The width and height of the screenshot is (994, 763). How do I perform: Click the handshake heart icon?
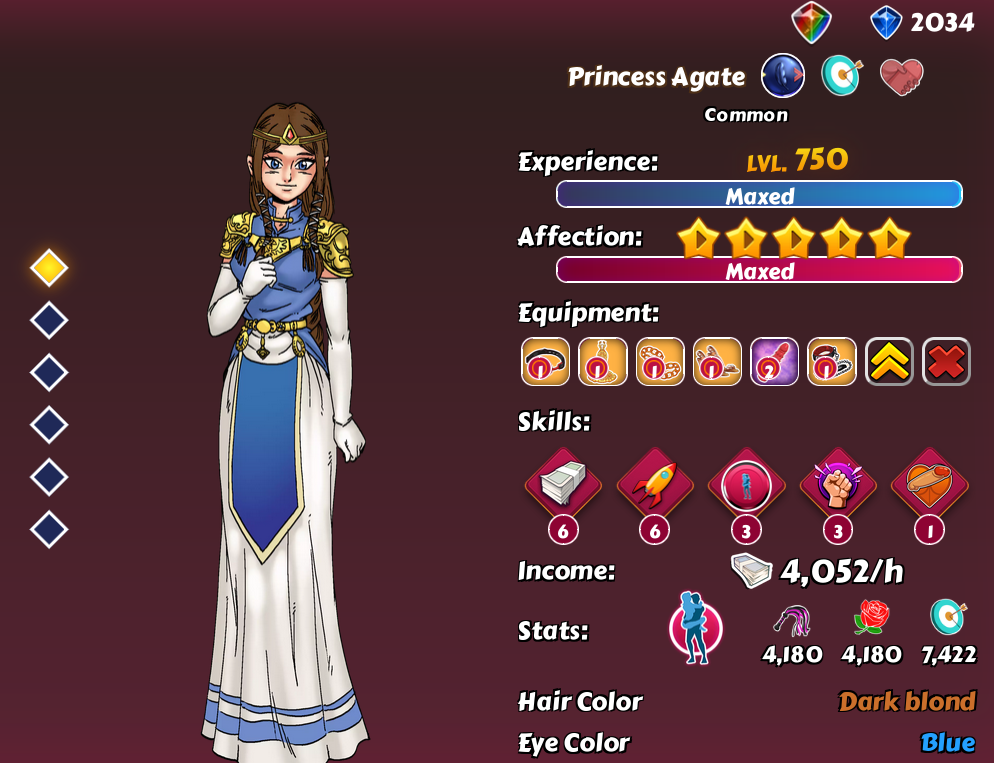tap(901, 76)
